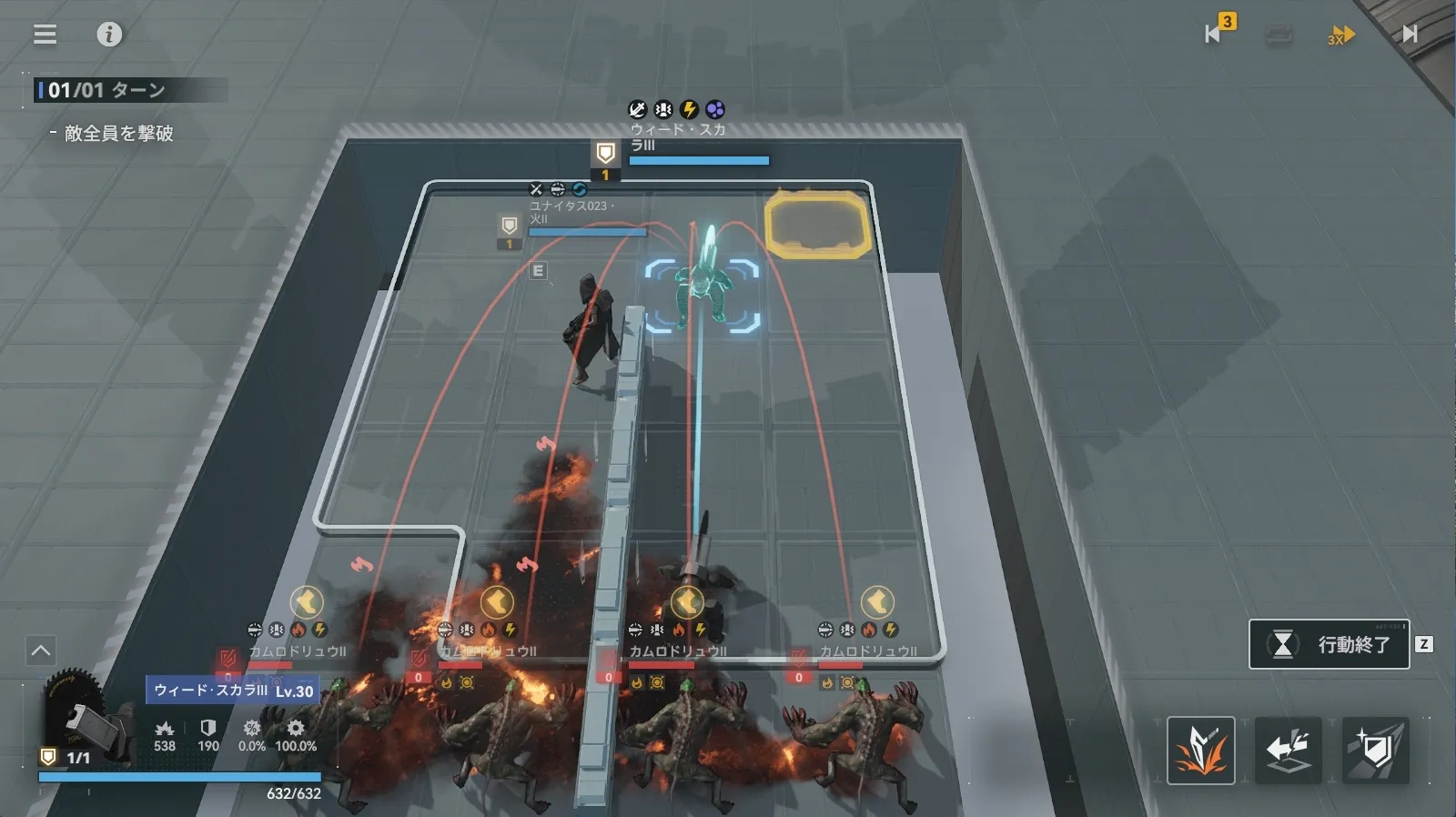The width and height of the screenshot is (1456, 817).
Task: Skip ahead with the skip-forward button
Action: [x=1409, y=34]
